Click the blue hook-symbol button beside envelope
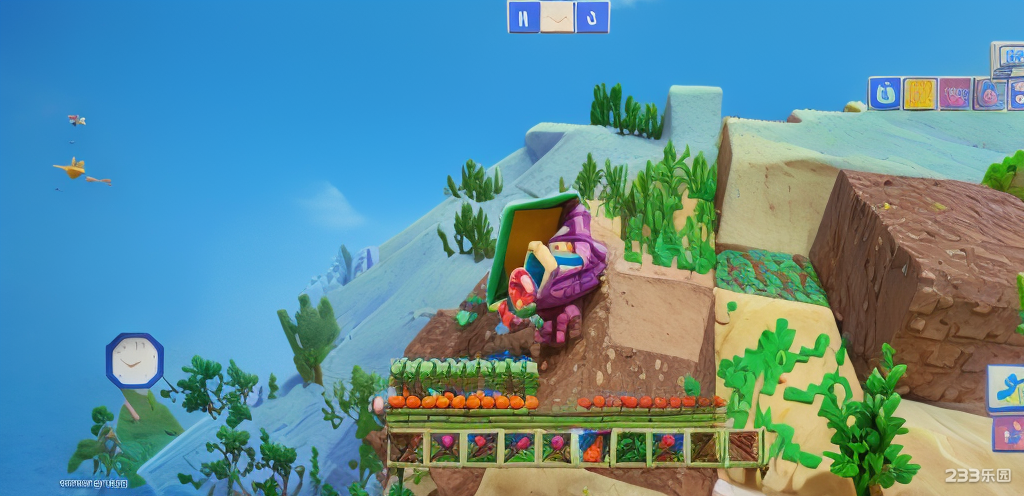1024x496 pixels. pyautogui.click(x=592, y=17)
